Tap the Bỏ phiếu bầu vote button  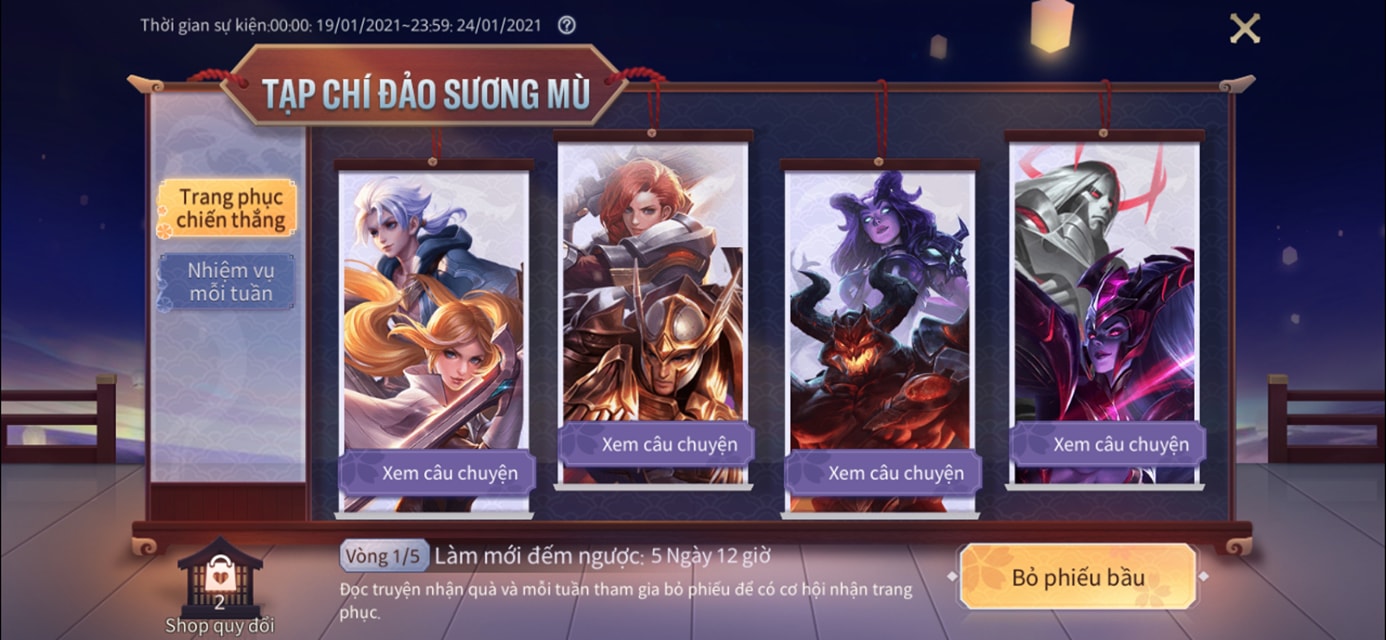tap(1078, 577)
